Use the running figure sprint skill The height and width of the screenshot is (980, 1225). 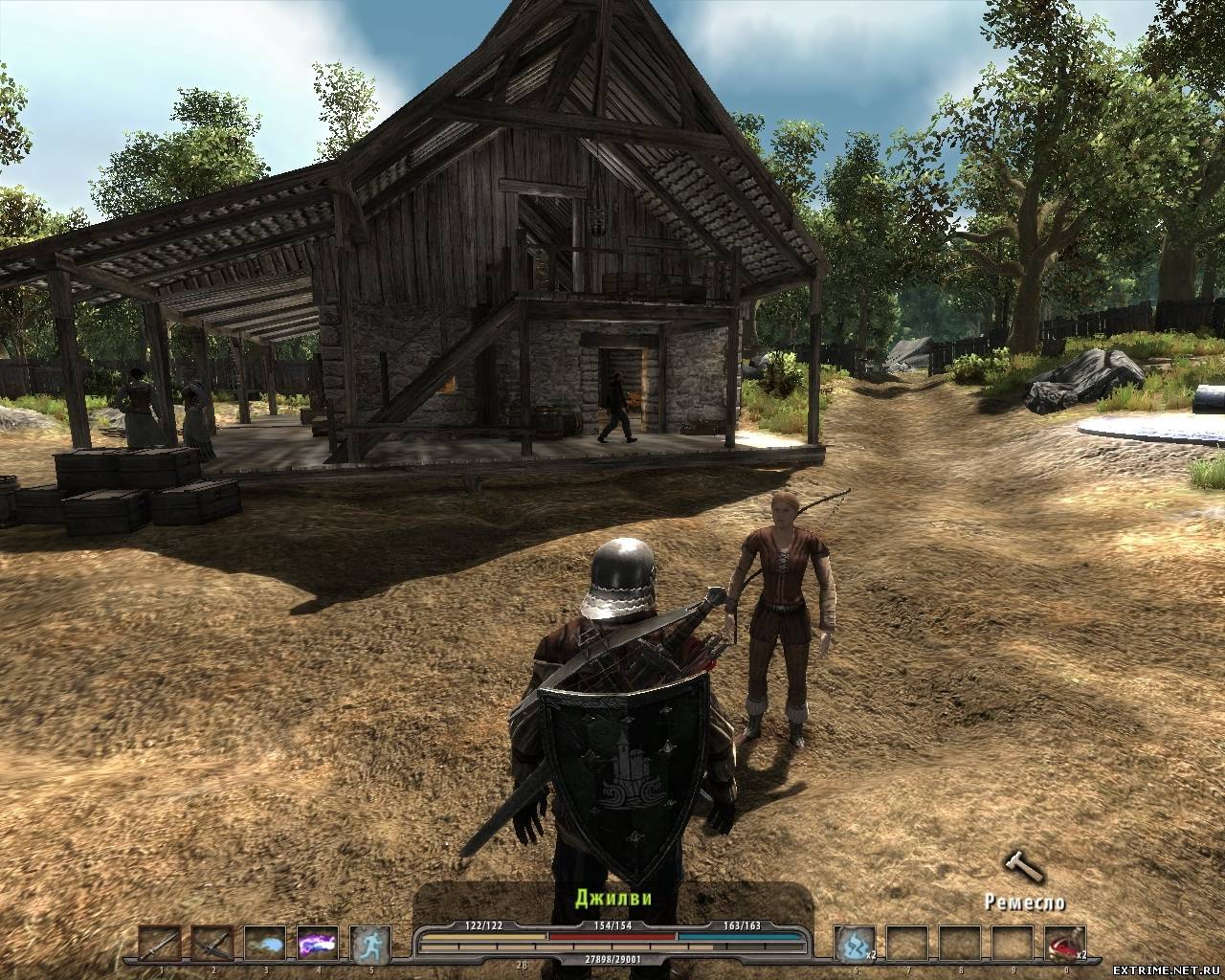click(x=369, y=944)
